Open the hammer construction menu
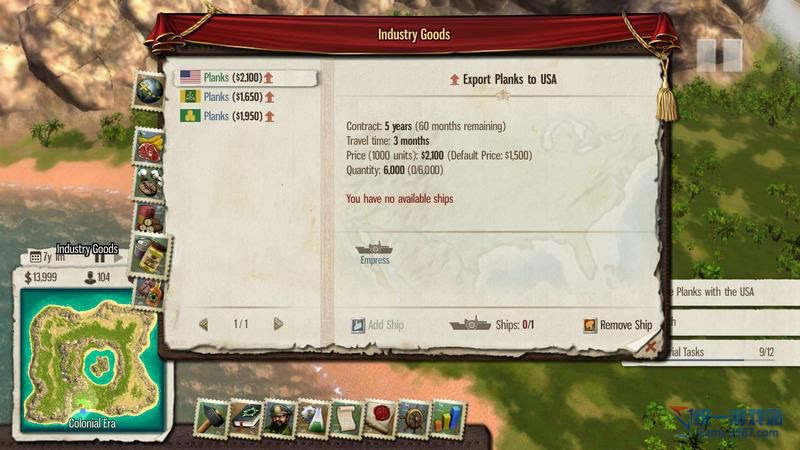Image resolution: width=800 pixels, height=450 pixels. click(x=212, y=418)
